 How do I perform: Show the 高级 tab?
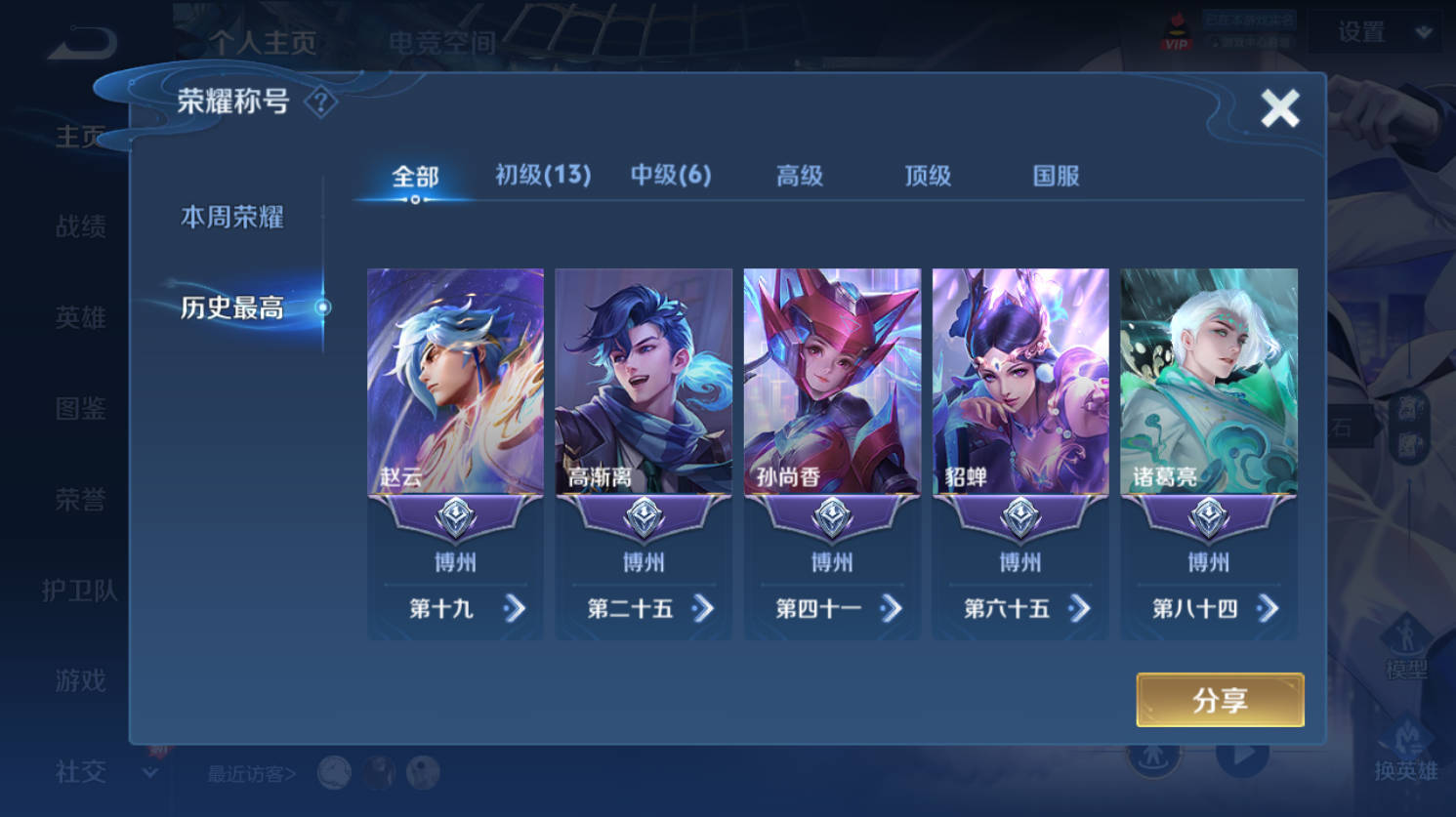click(800, 176)
